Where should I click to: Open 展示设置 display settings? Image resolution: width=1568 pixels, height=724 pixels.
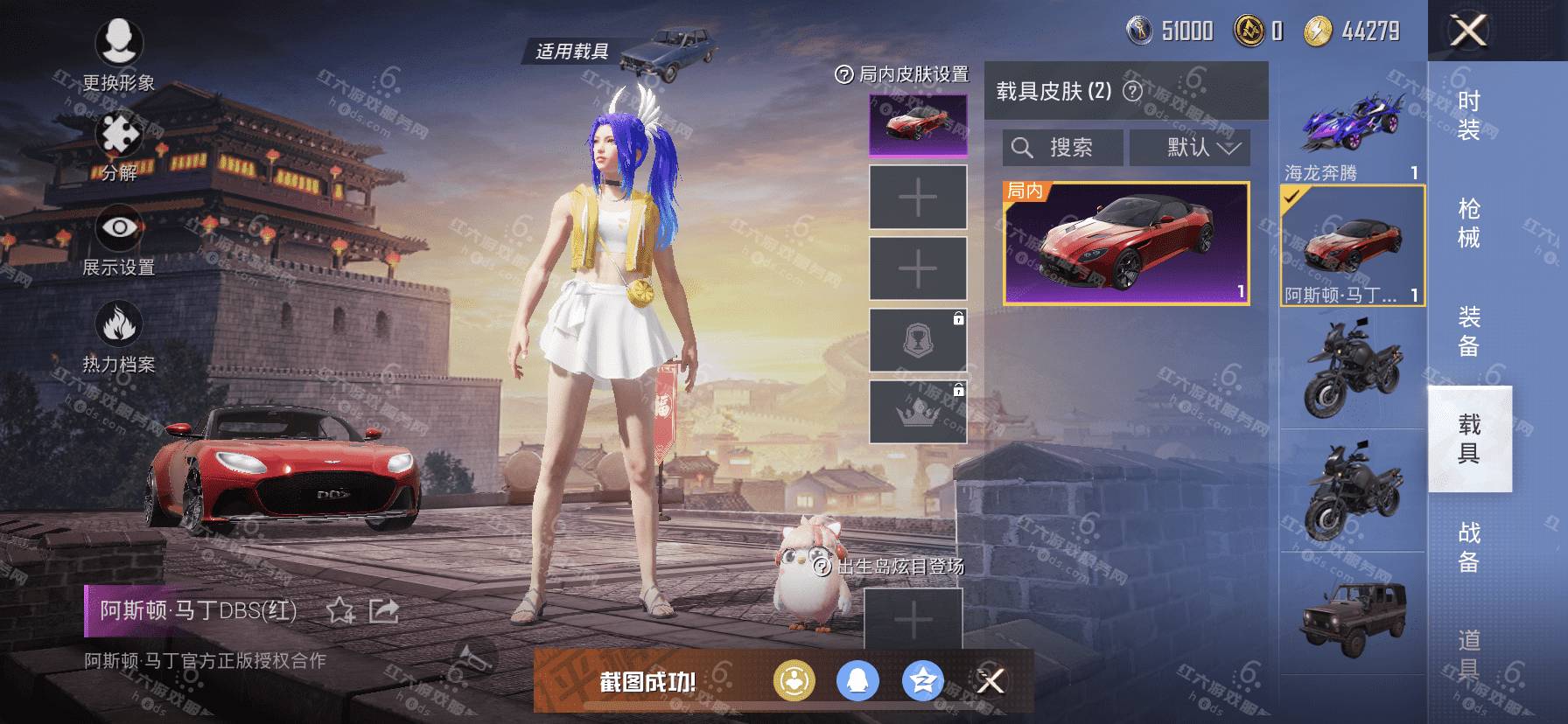(x=118, y=240)
